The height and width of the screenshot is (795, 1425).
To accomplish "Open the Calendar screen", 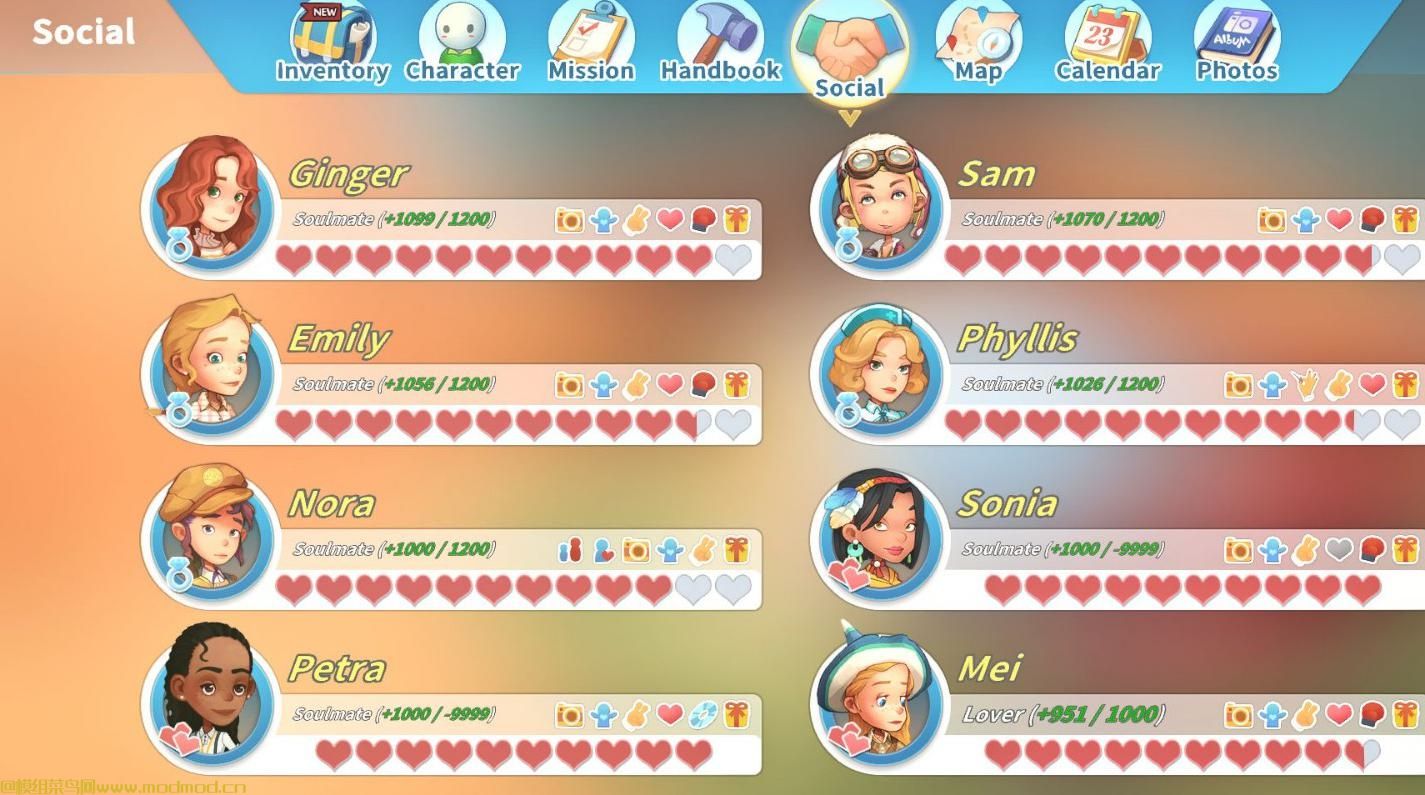I will [1107, 42].
